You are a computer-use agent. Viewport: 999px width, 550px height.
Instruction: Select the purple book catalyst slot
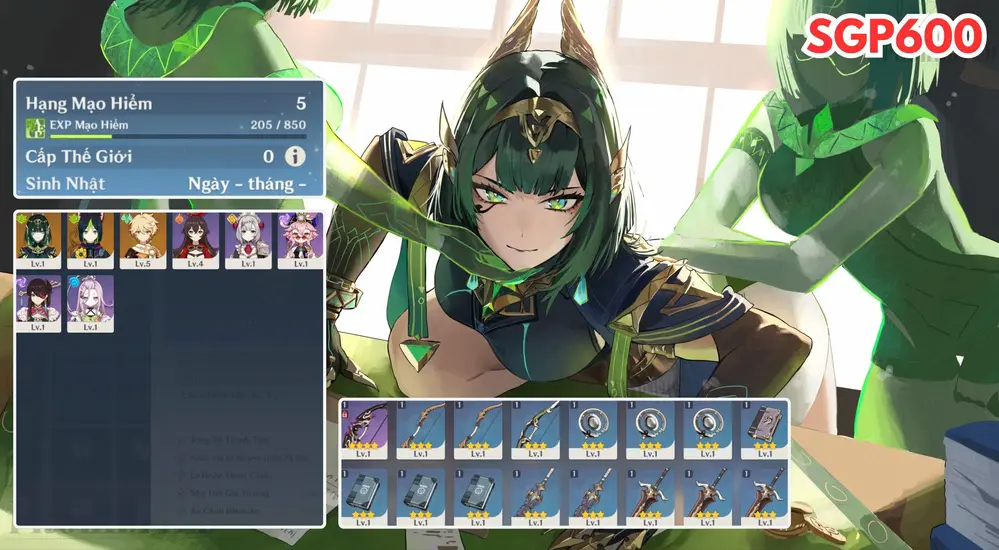pos(764,430)
